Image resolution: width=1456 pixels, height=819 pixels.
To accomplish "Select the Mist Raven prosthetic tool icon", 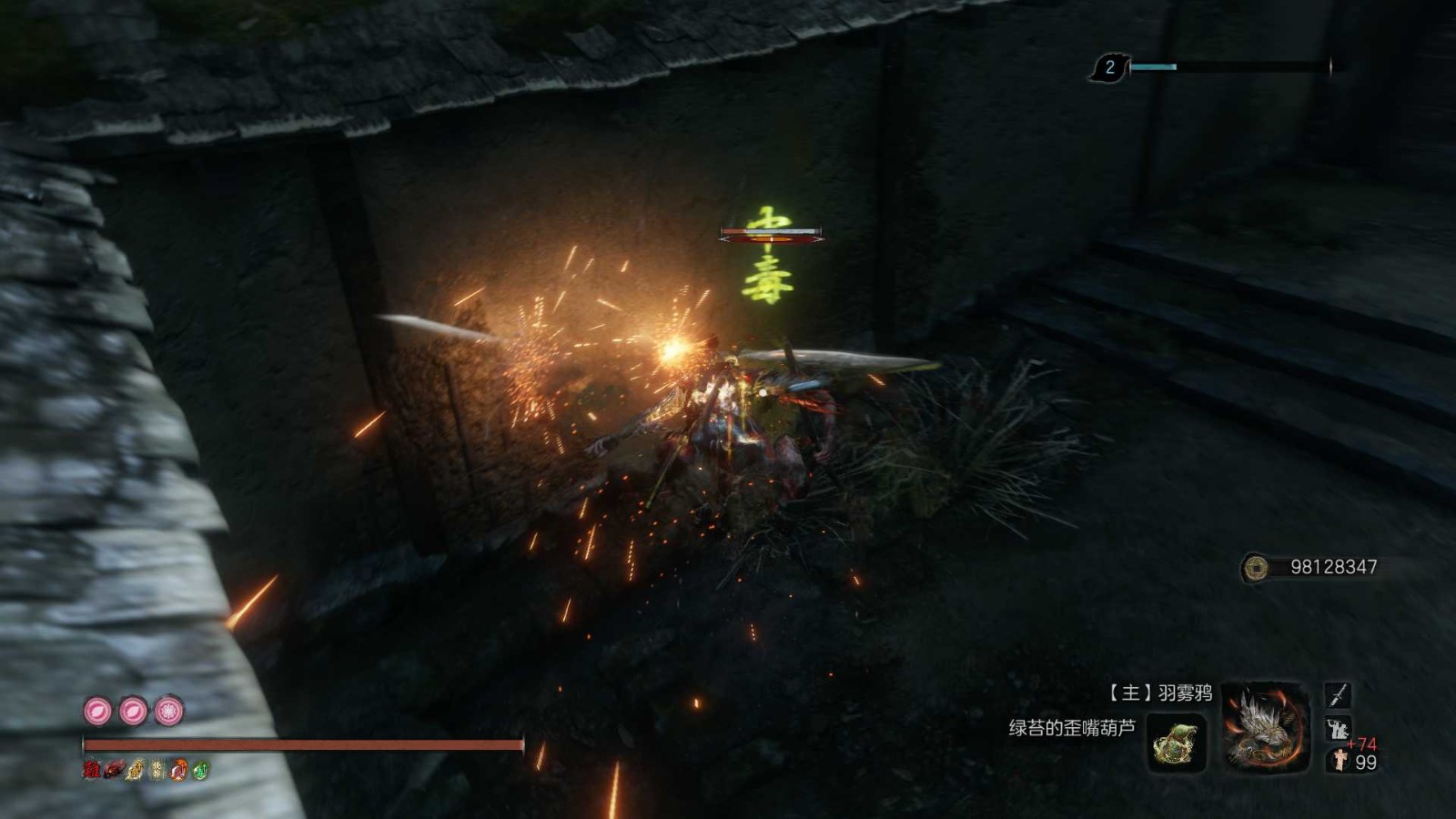I will tap(1266, 726).
